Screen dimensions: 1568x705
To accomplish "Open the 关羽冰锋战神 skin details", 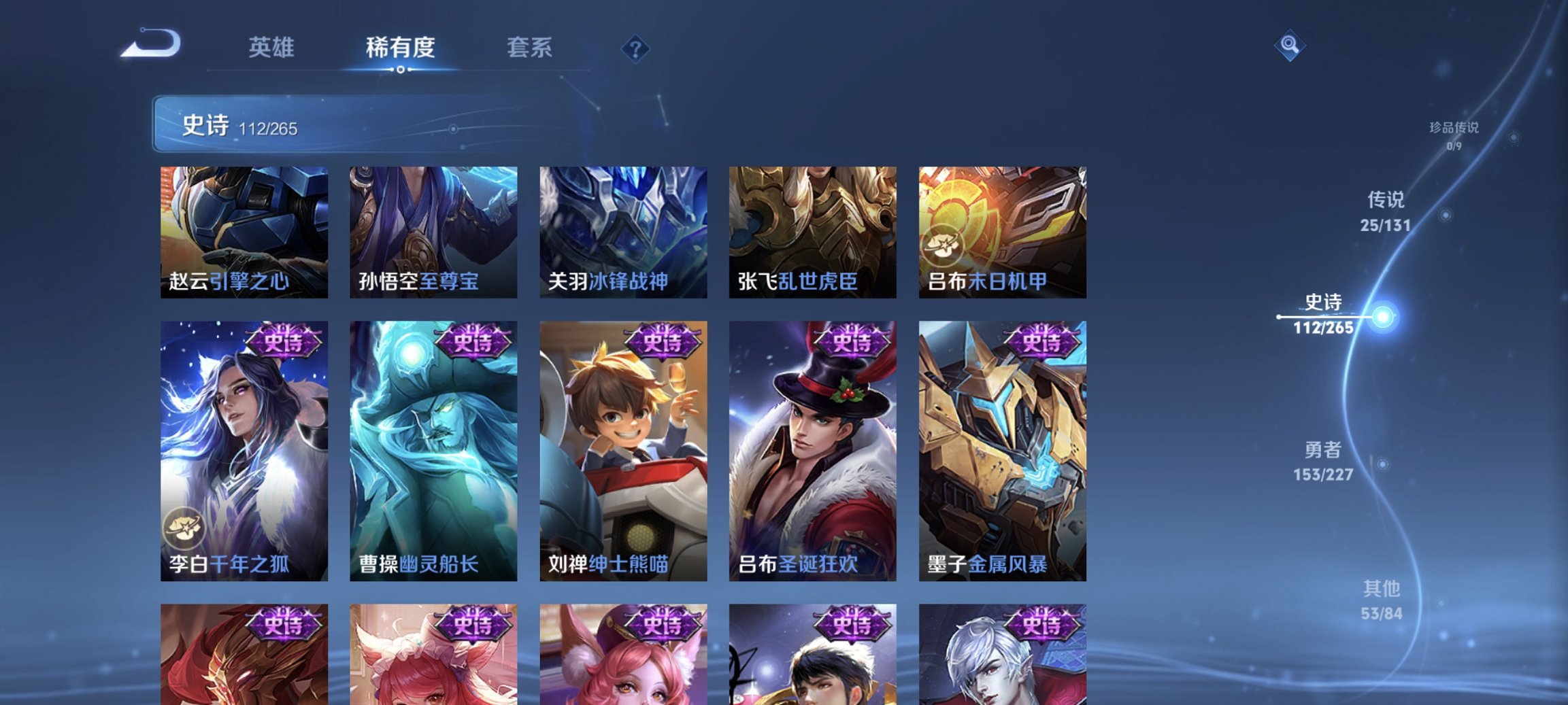I will click(623, 233).
